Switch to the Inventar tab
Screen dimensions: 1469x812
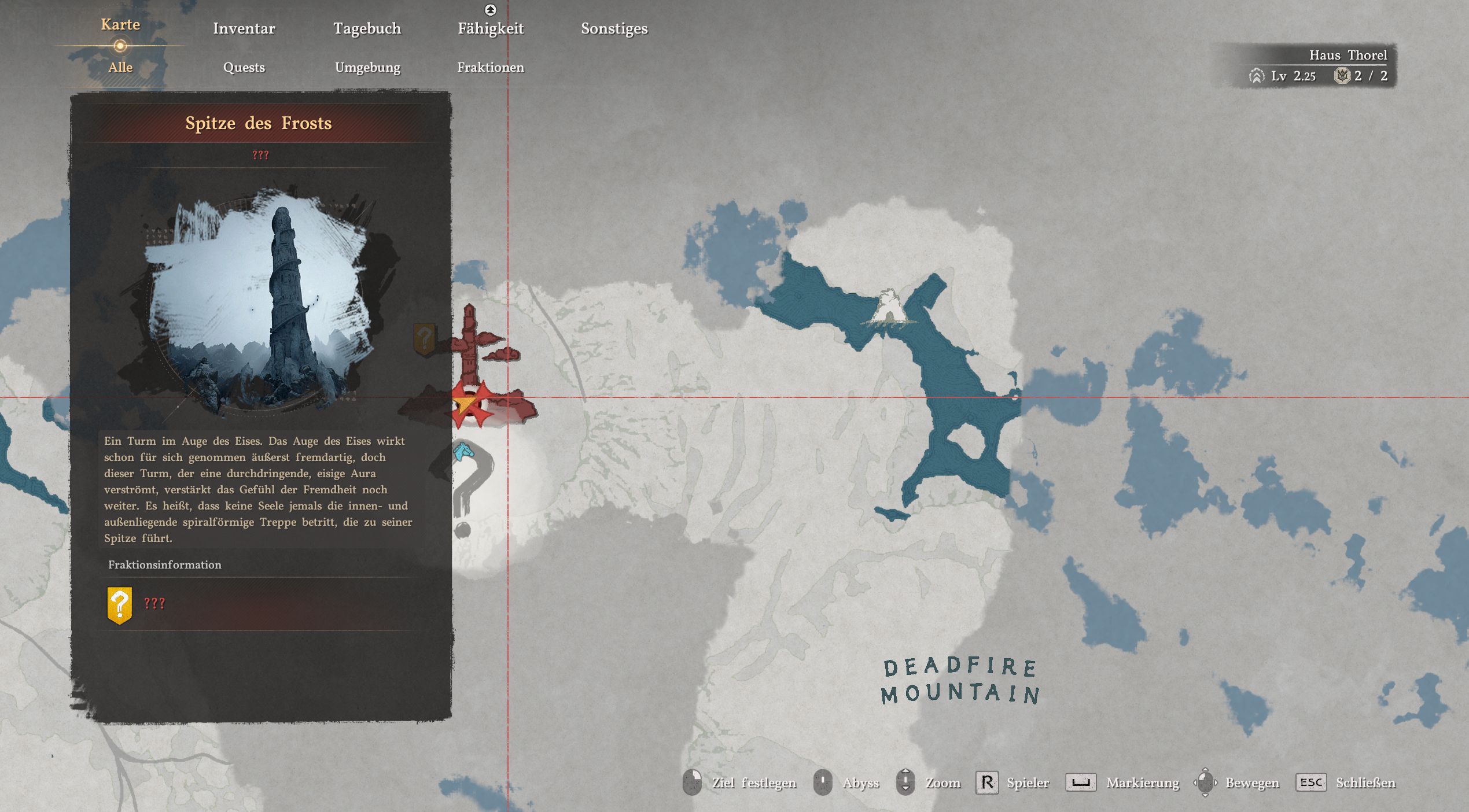(244, 28)
